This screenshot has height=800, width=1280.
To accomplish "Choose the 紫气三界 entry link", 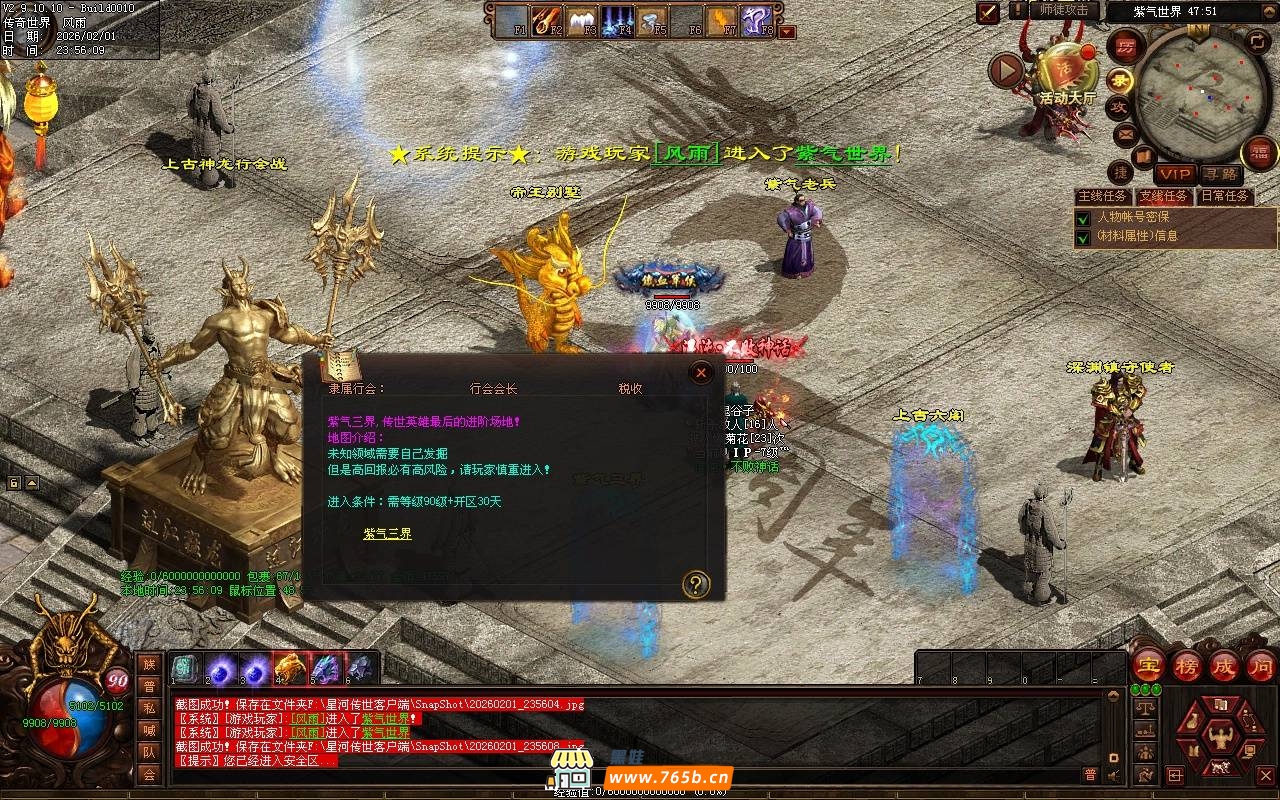I will [387, 534].
